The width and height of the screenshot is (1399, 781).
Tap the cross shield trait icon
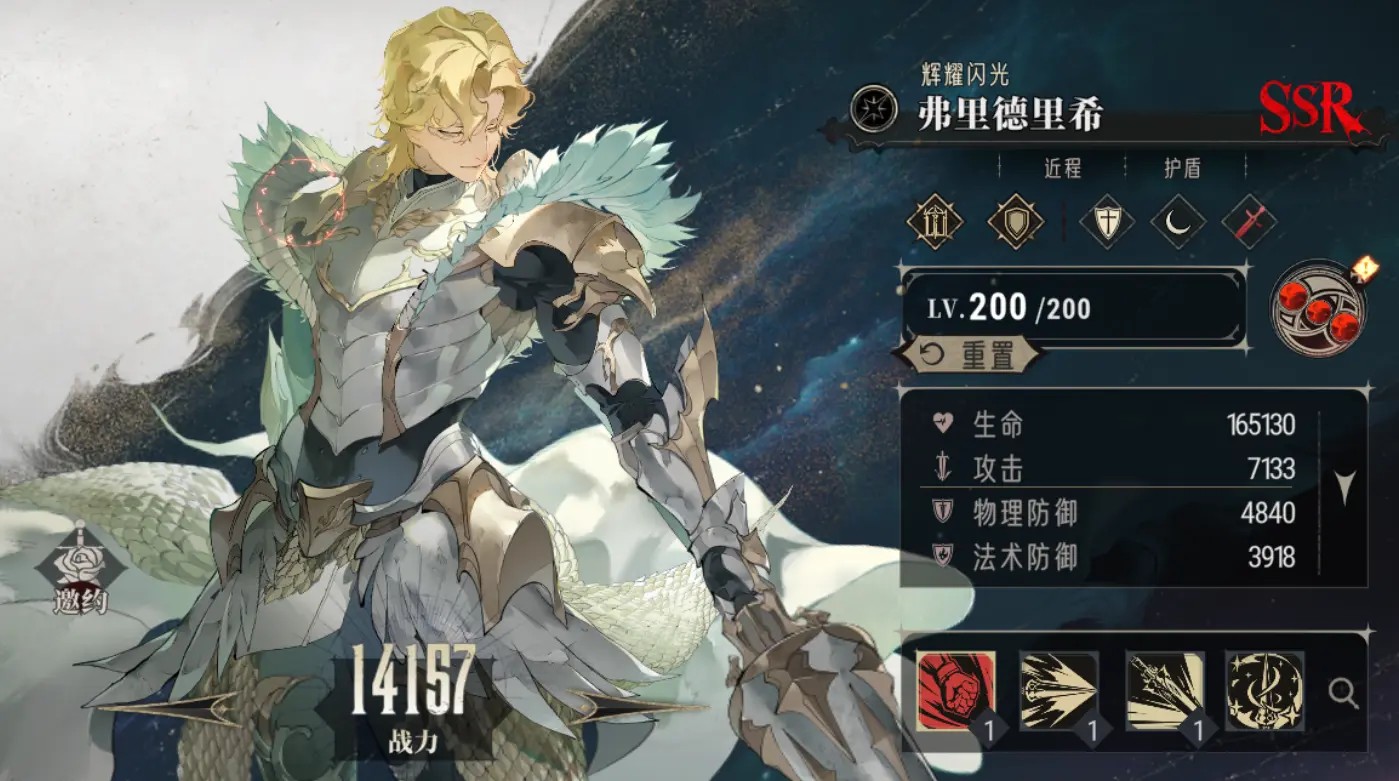pos(1107,222)
